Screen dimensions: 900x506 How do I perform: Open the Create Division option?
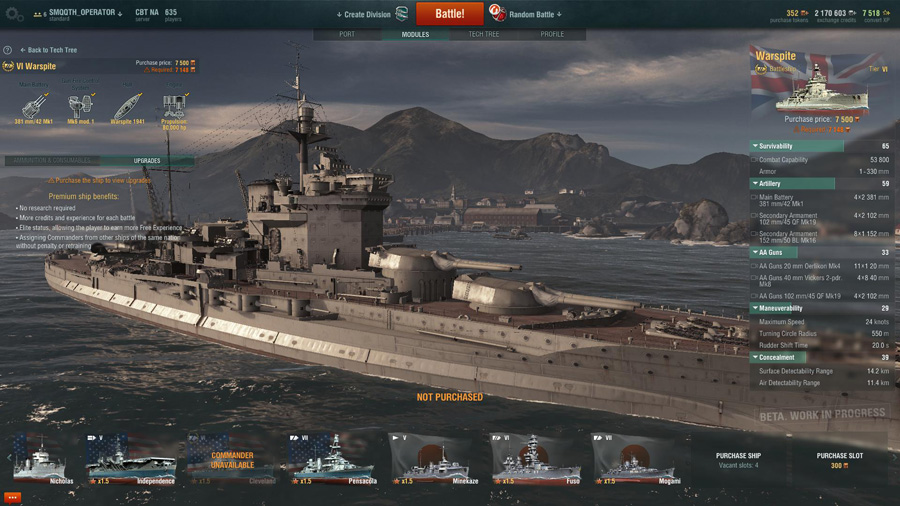pos(366,15)
